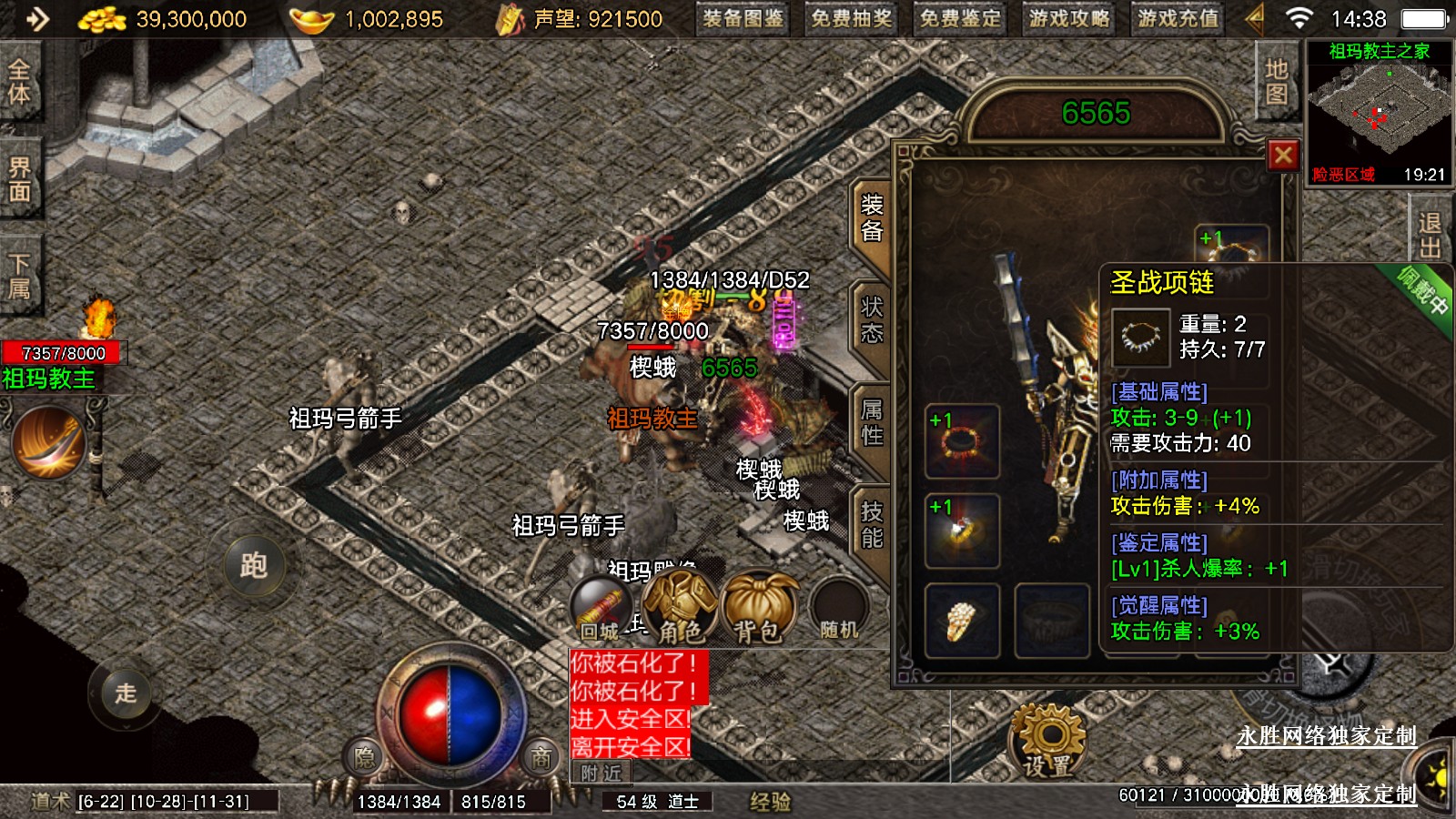The image size is (1456, 819).
Task: Show the 游戏攻略 game guide
Action: coord(1069,19)
